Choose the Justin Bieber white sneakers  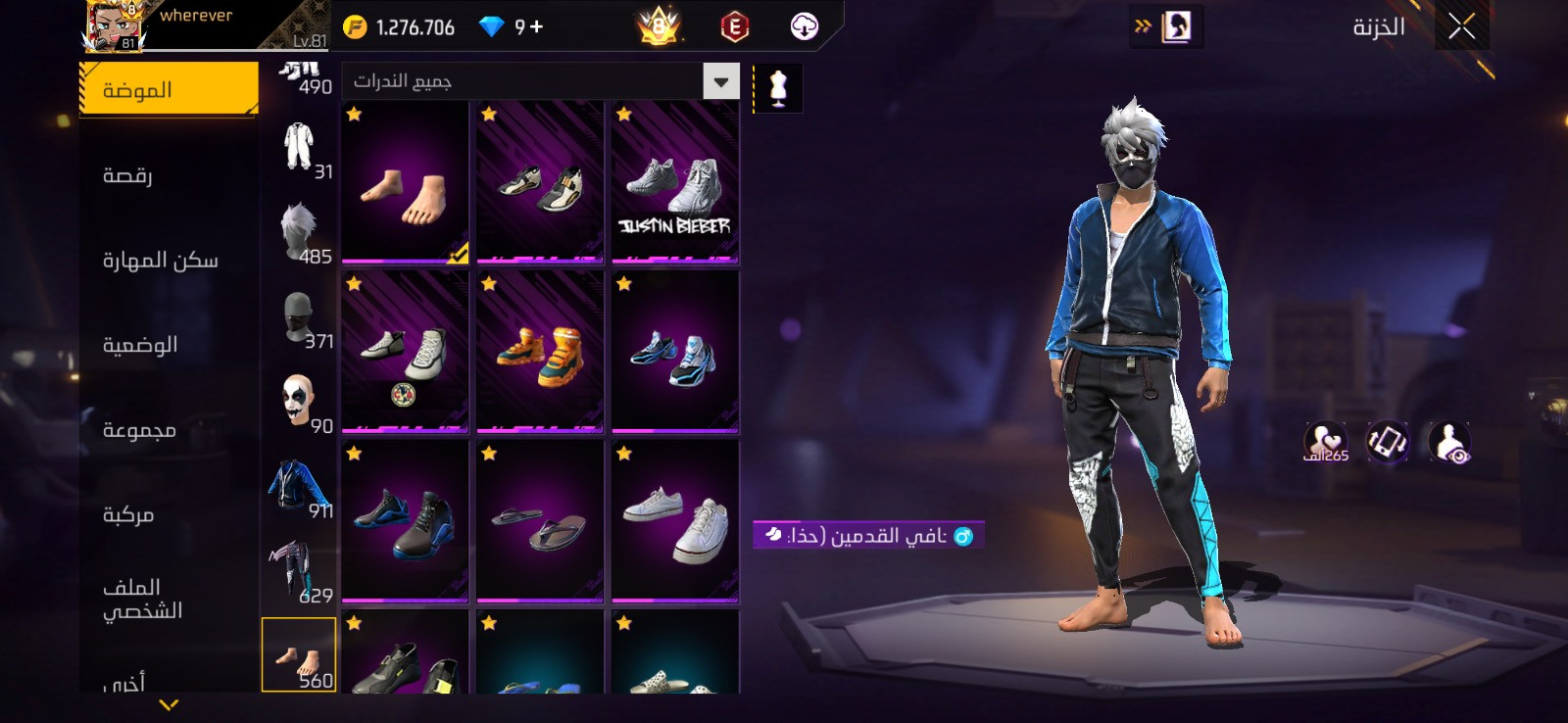(674, 183)
